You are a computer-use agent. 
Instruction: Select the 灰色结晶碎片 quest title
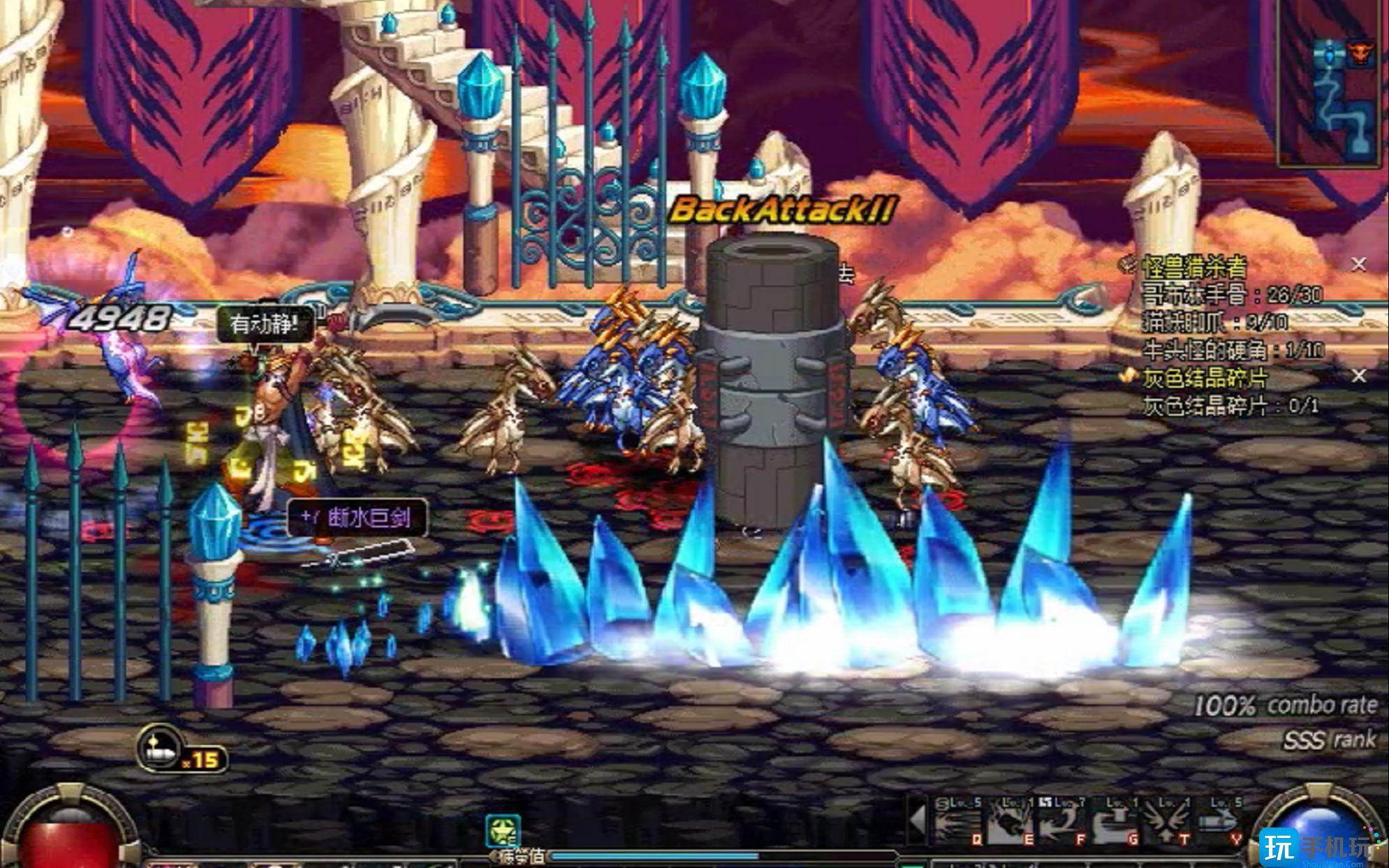(x=1204, y=378)
